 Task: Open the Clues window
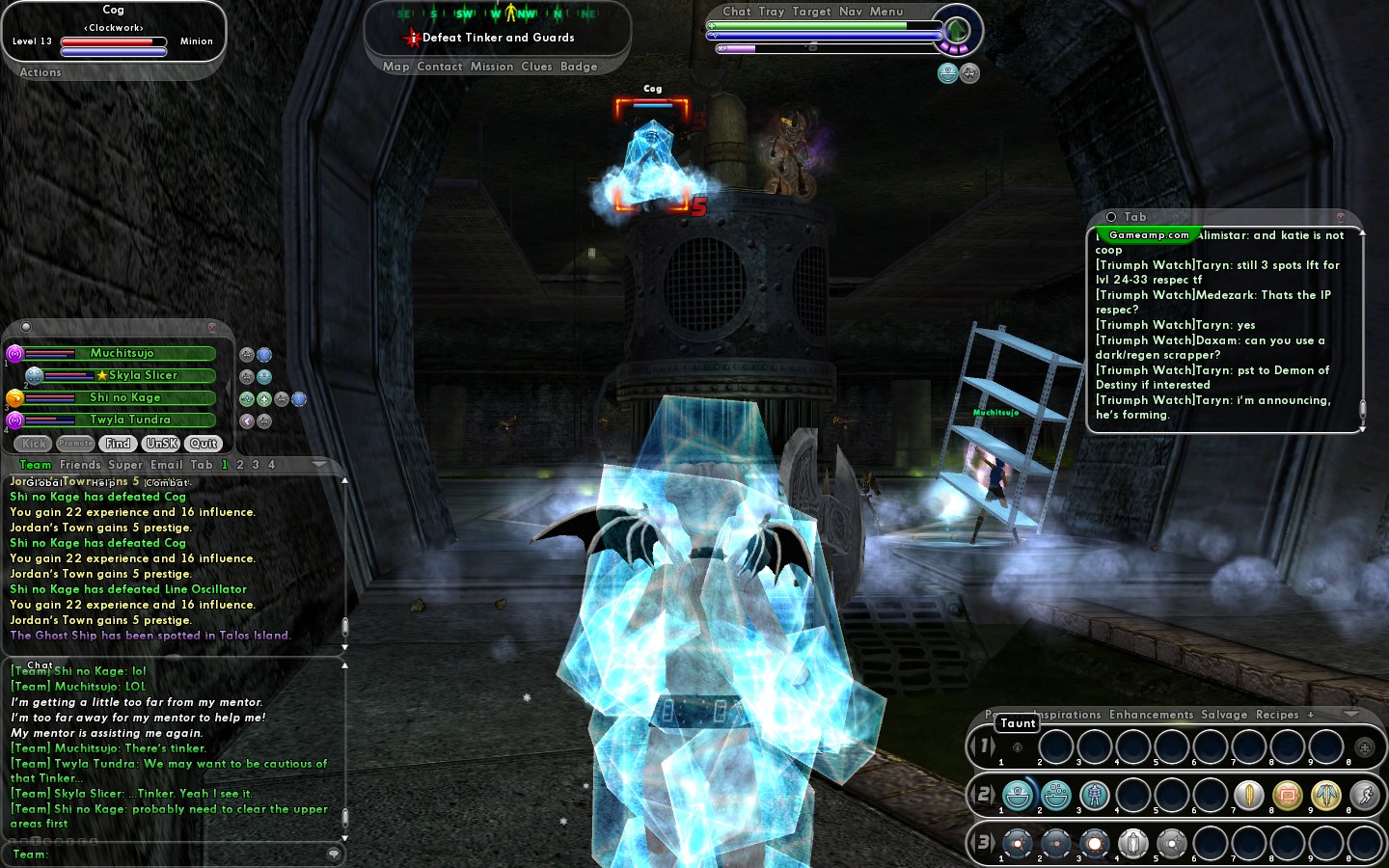536,67
